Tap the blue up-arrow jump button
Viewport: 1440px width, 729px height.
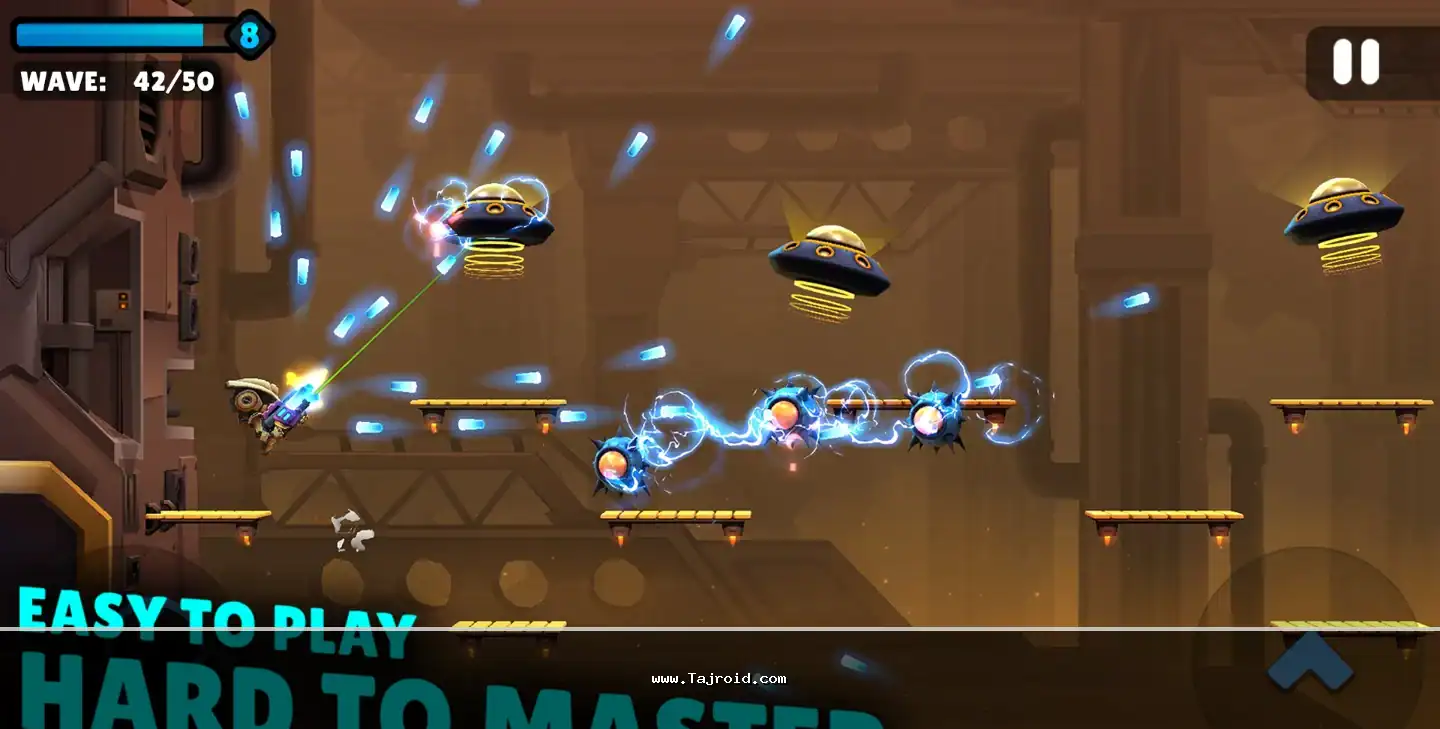1310,660
